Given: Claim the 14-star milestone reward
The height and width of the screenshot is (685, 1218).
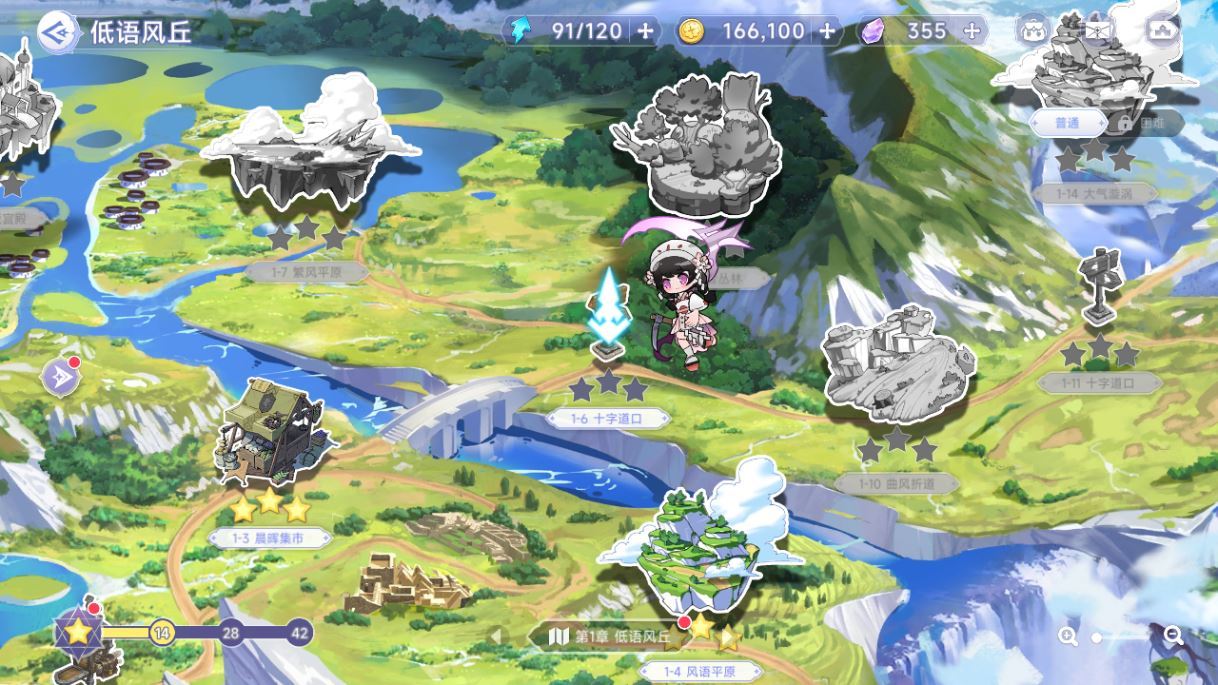Looking at the screenshot, I should 161,632.
